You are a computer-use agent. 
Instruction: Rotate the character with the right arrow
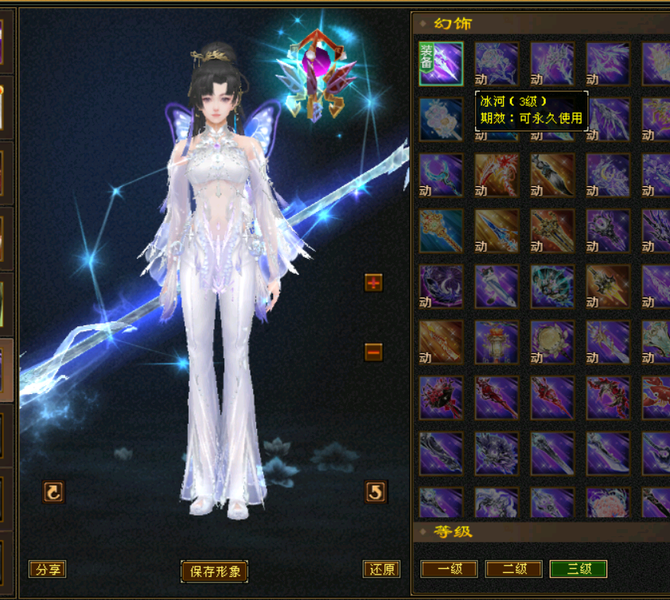pyautogui.click(x=376, y=492)
